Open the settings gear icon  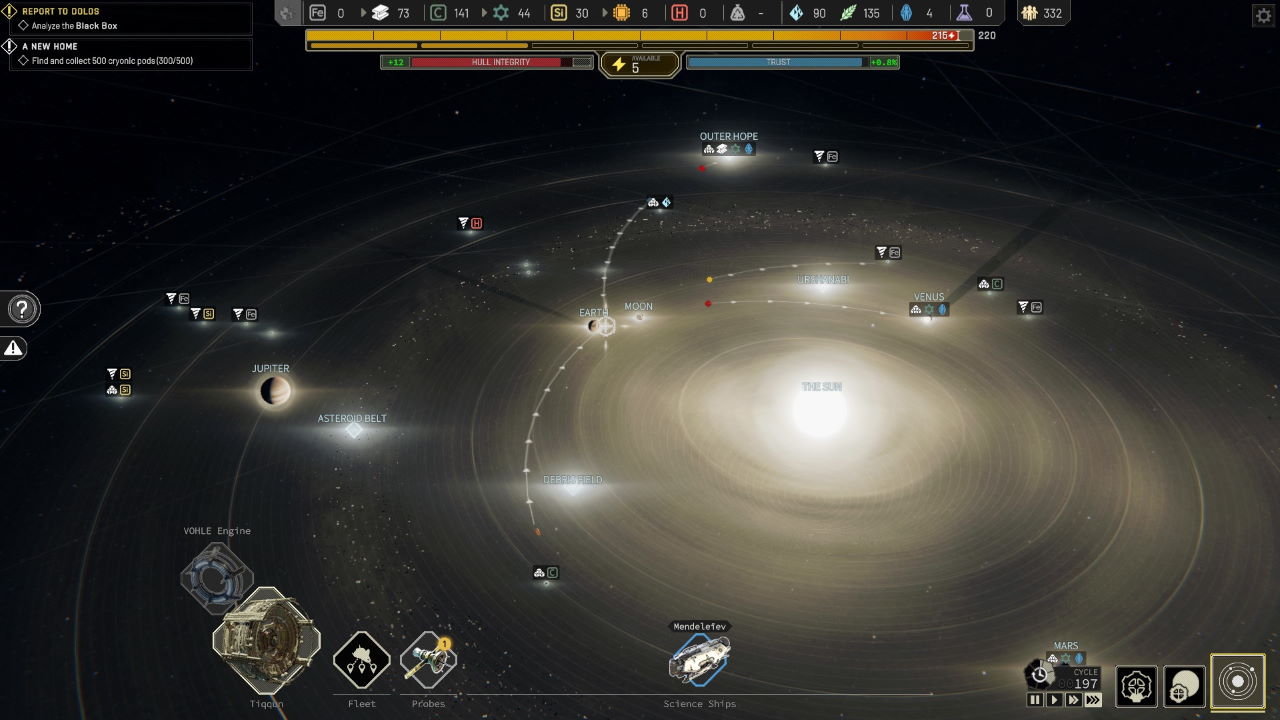point(1263,15)
